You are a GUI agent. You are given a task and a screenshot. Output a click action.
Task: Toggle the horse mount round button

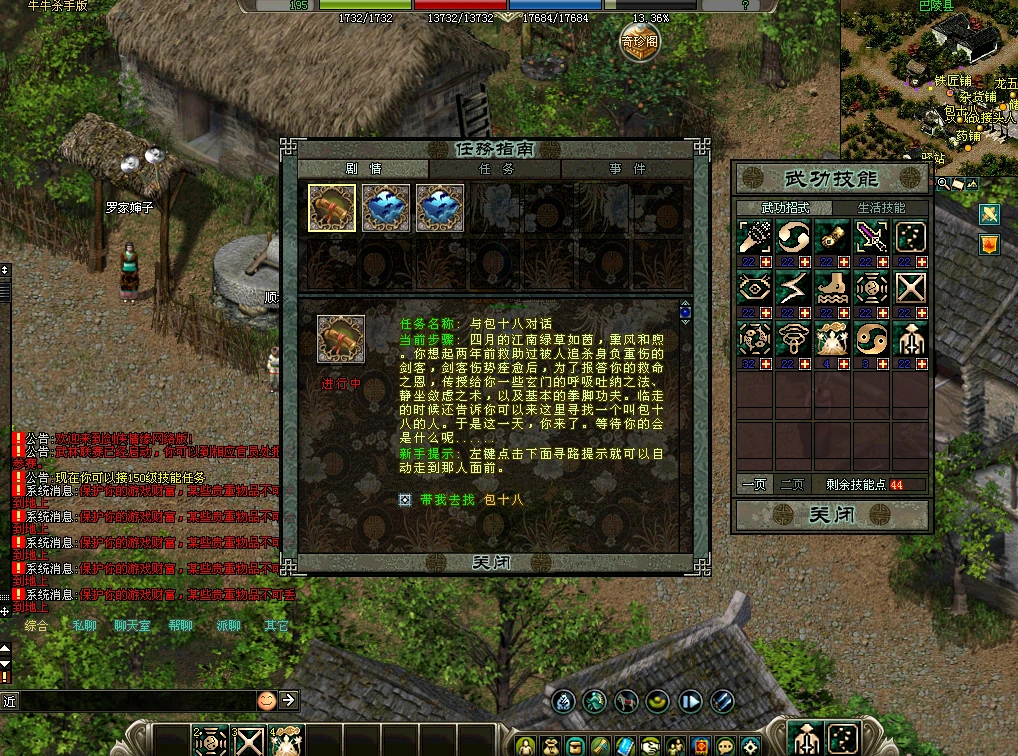coord(626,701)
